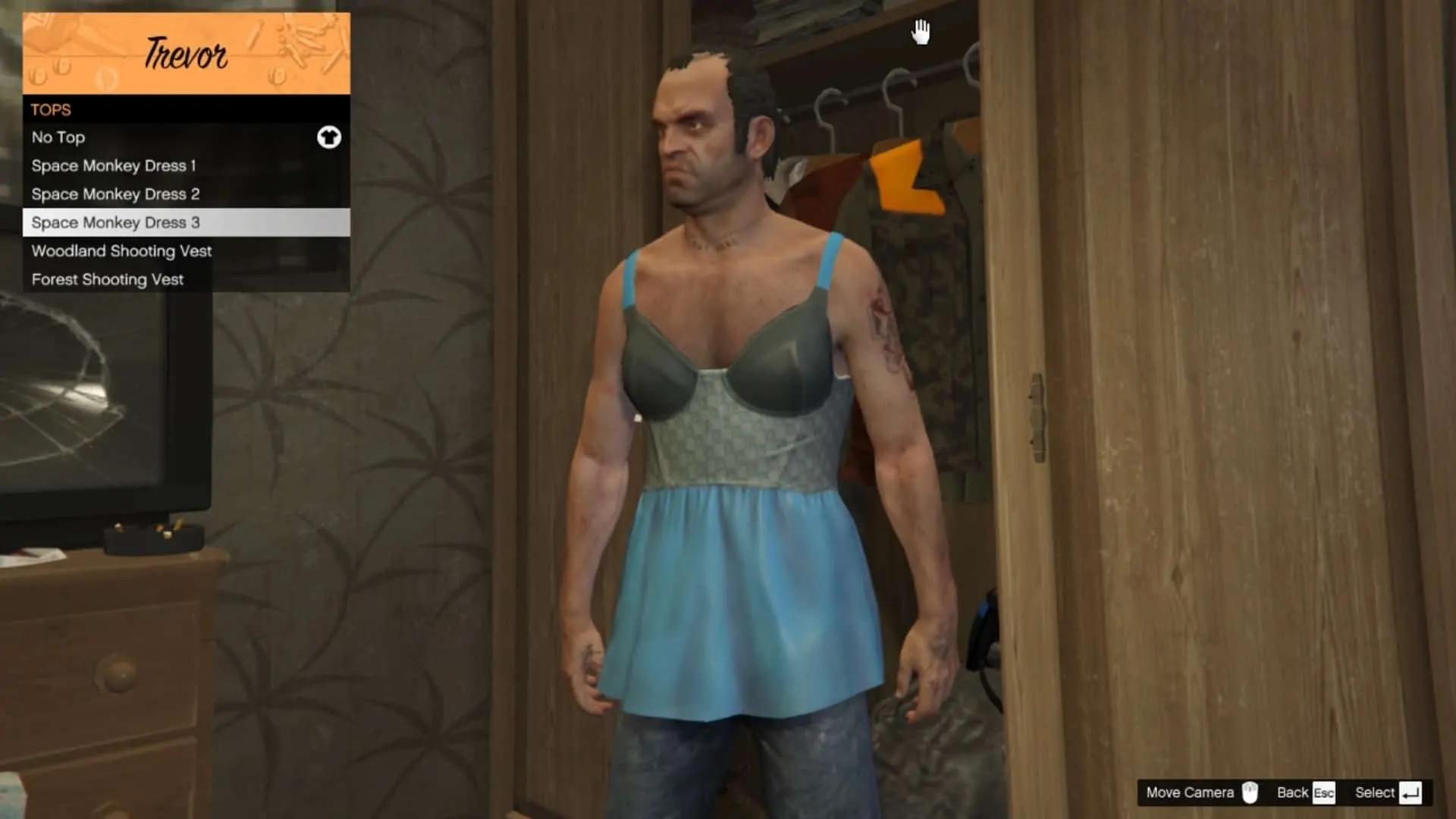Equip the Forest Shooting Vest
Viewport: 1456px width, 819px height.
click(186, 279)
